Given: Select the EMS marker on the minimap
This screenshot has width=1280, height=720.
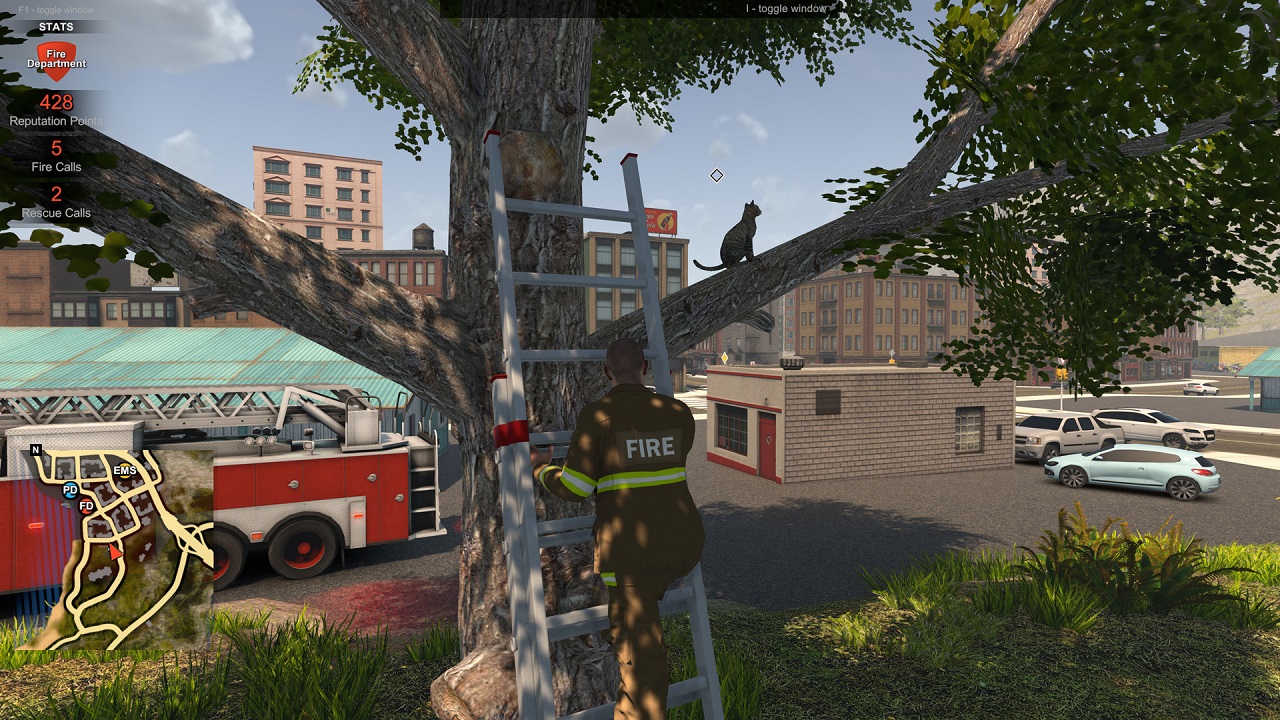Looking at the screenshot, I should coord(125,470).
